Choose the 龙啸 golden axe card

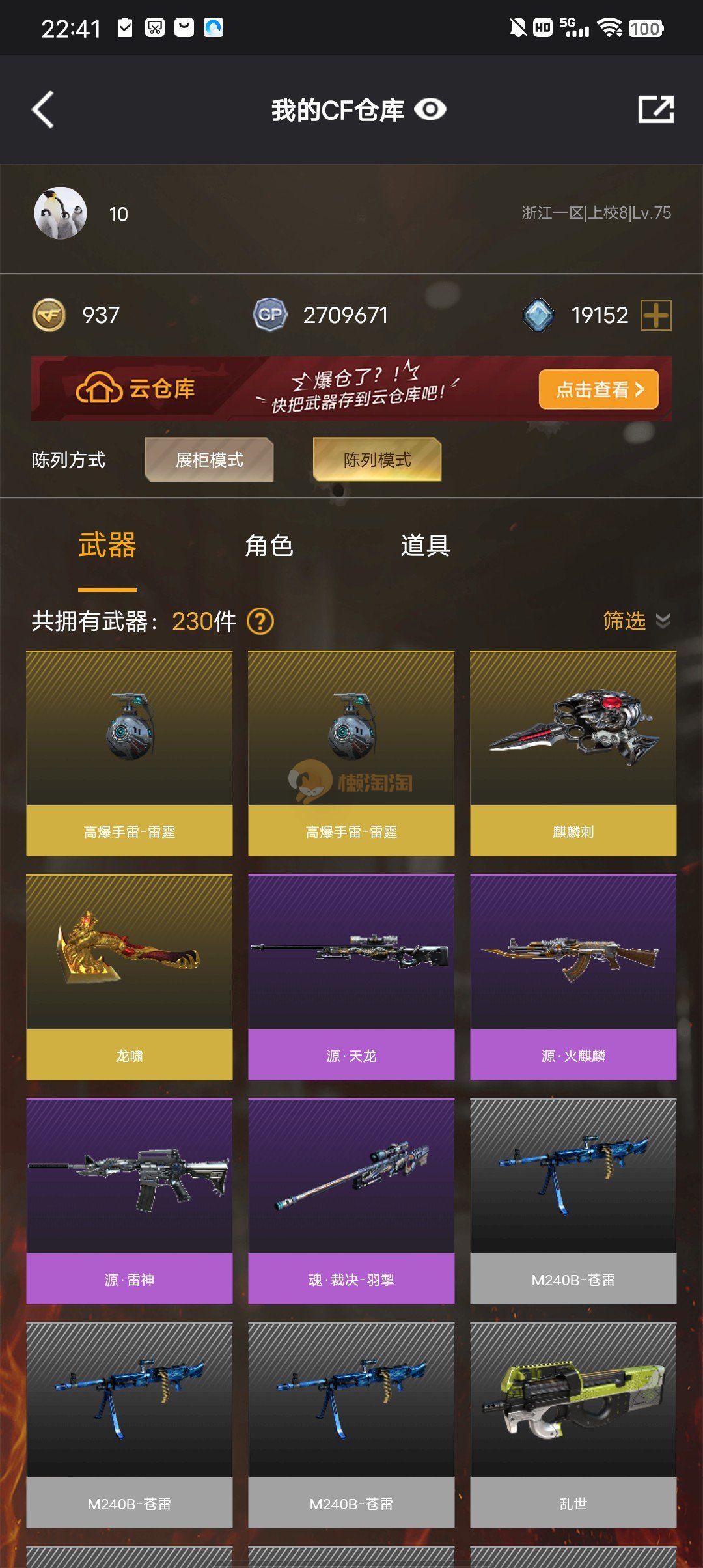(130, 977)
